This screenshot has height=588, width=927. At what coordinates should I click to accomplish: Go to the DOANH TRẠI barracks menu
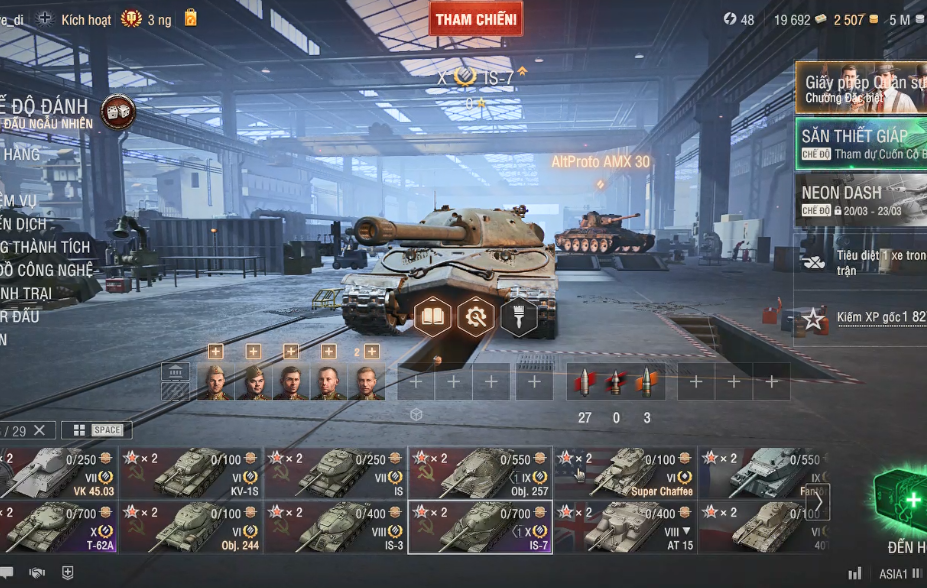pyautogui.click(x=28, y=293)
